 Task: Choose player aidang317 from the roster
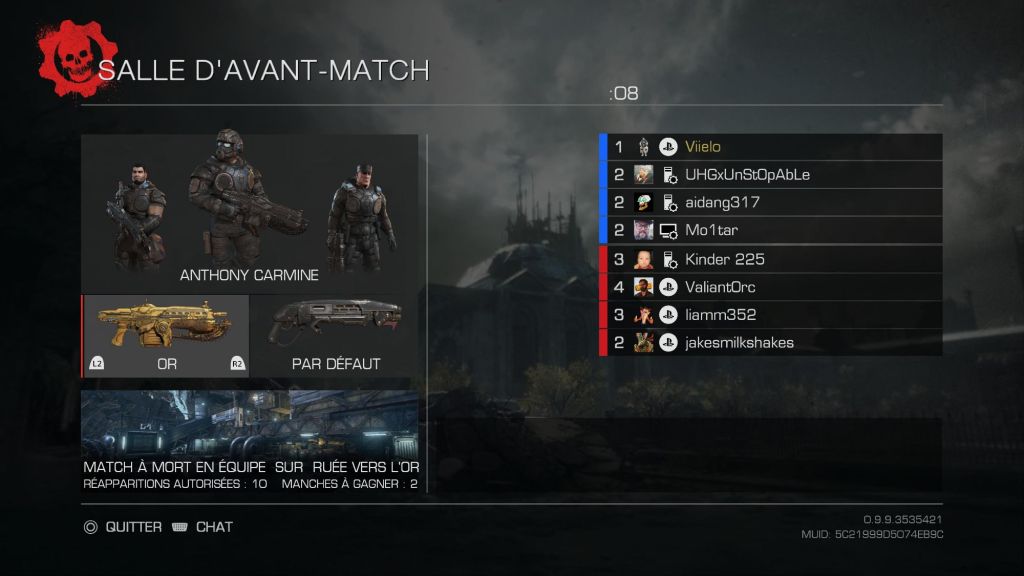pos(770,203)
